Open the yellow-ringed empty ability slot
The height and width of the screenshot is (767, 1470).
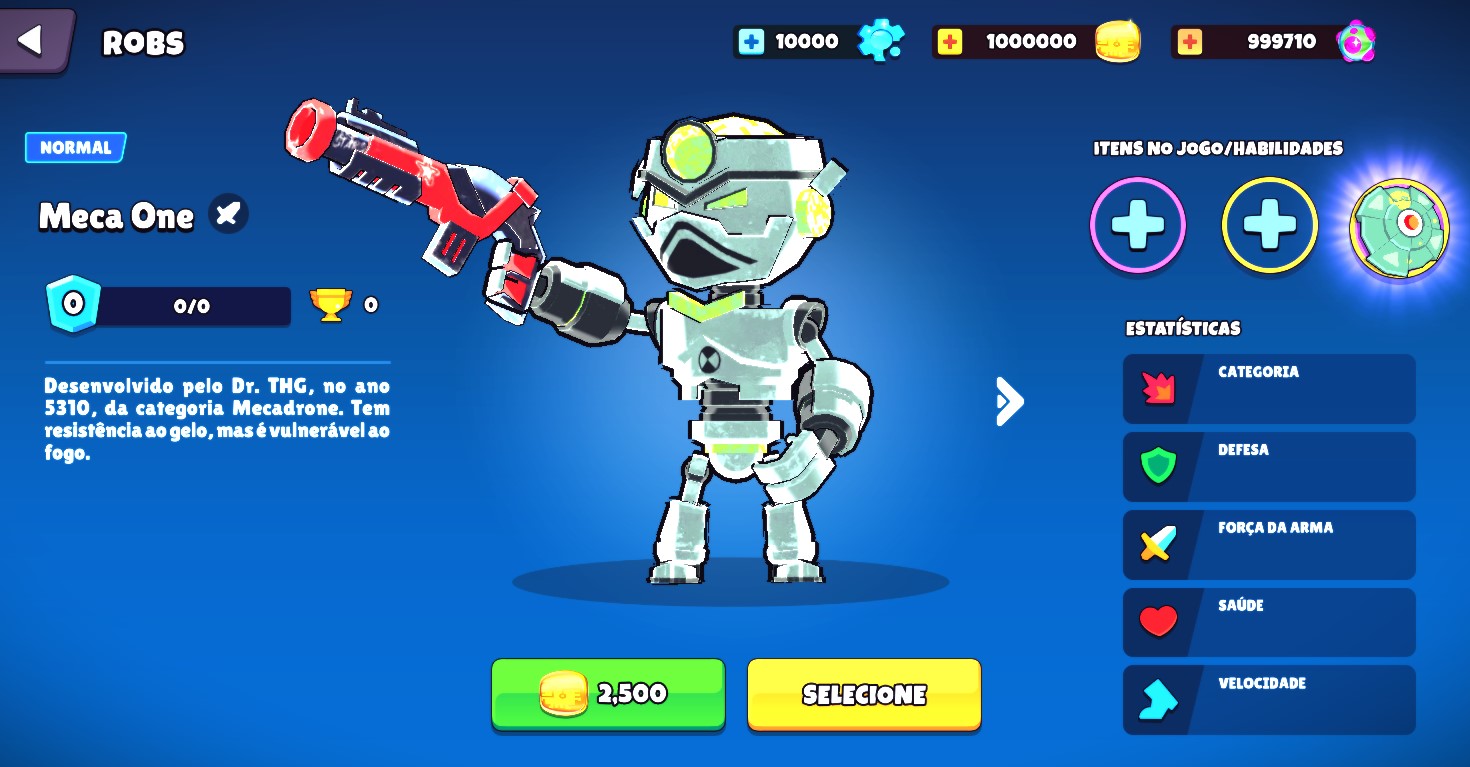point(1269,226)
